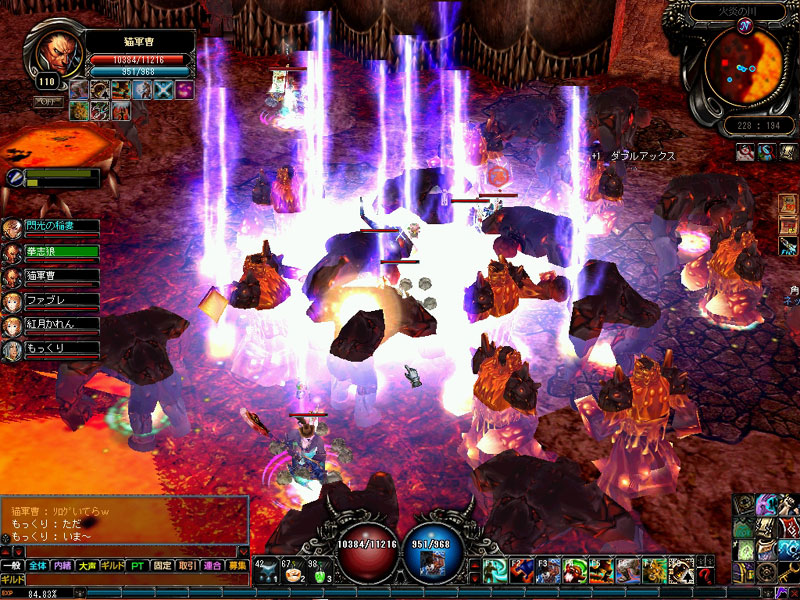Click the player portrait of 猫軍曹
The image size is (800, 600).
(x=59, y=56)
